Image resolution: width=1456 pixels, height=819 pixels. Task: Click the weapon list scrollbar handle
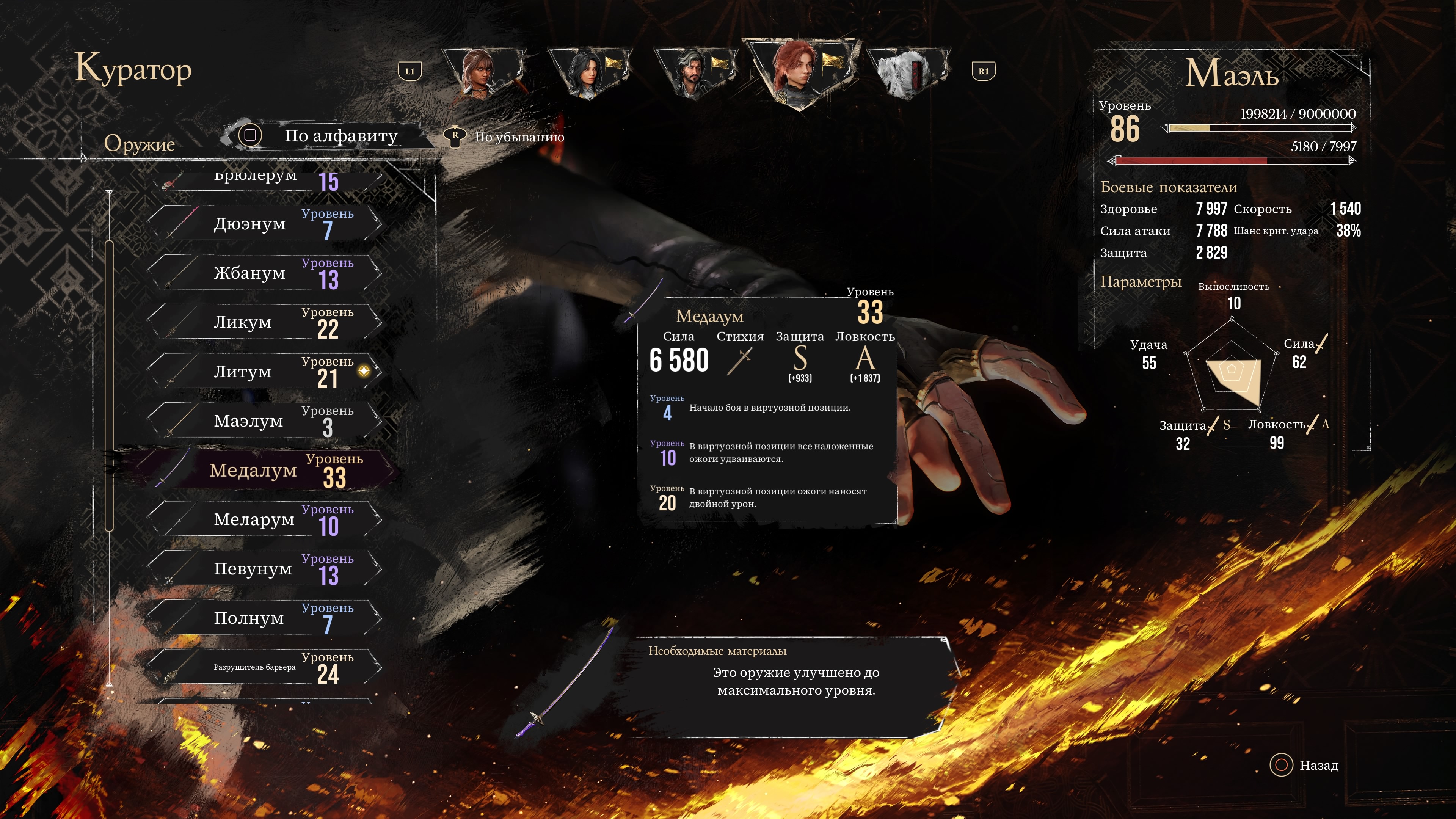(x=109, y=384)
